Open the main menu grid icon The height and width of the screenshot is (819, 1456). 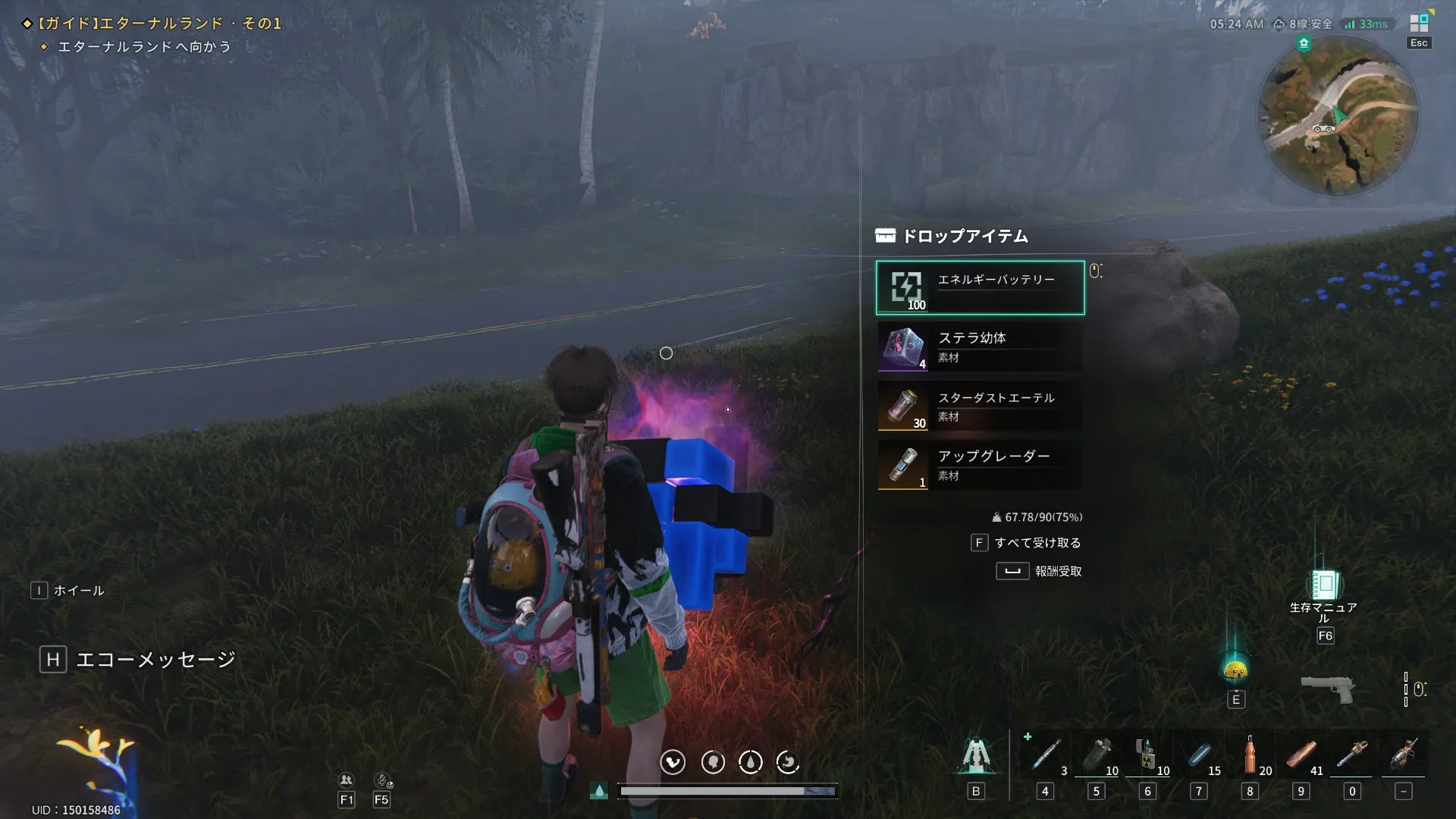tap(1419, 23)
